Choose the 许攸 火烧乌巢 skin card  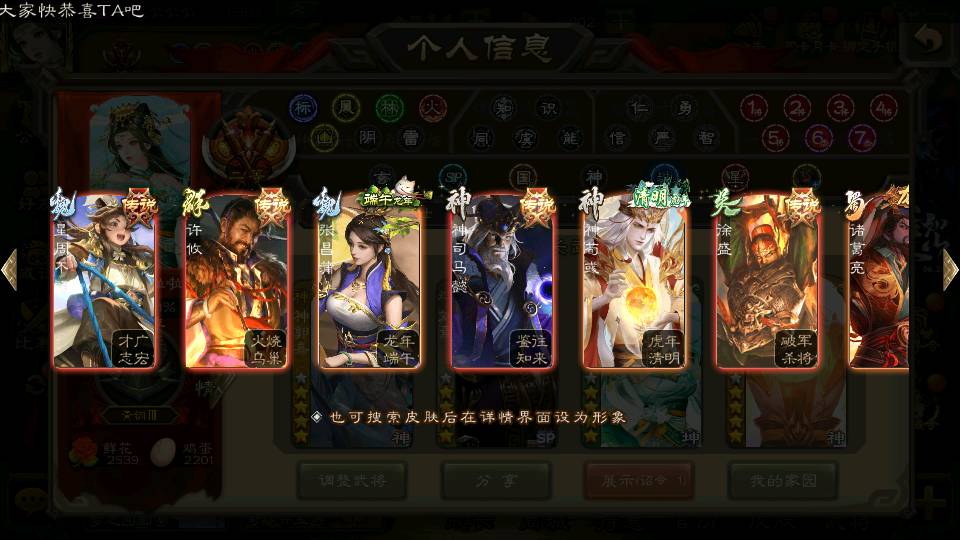click(x=237, y=282)
